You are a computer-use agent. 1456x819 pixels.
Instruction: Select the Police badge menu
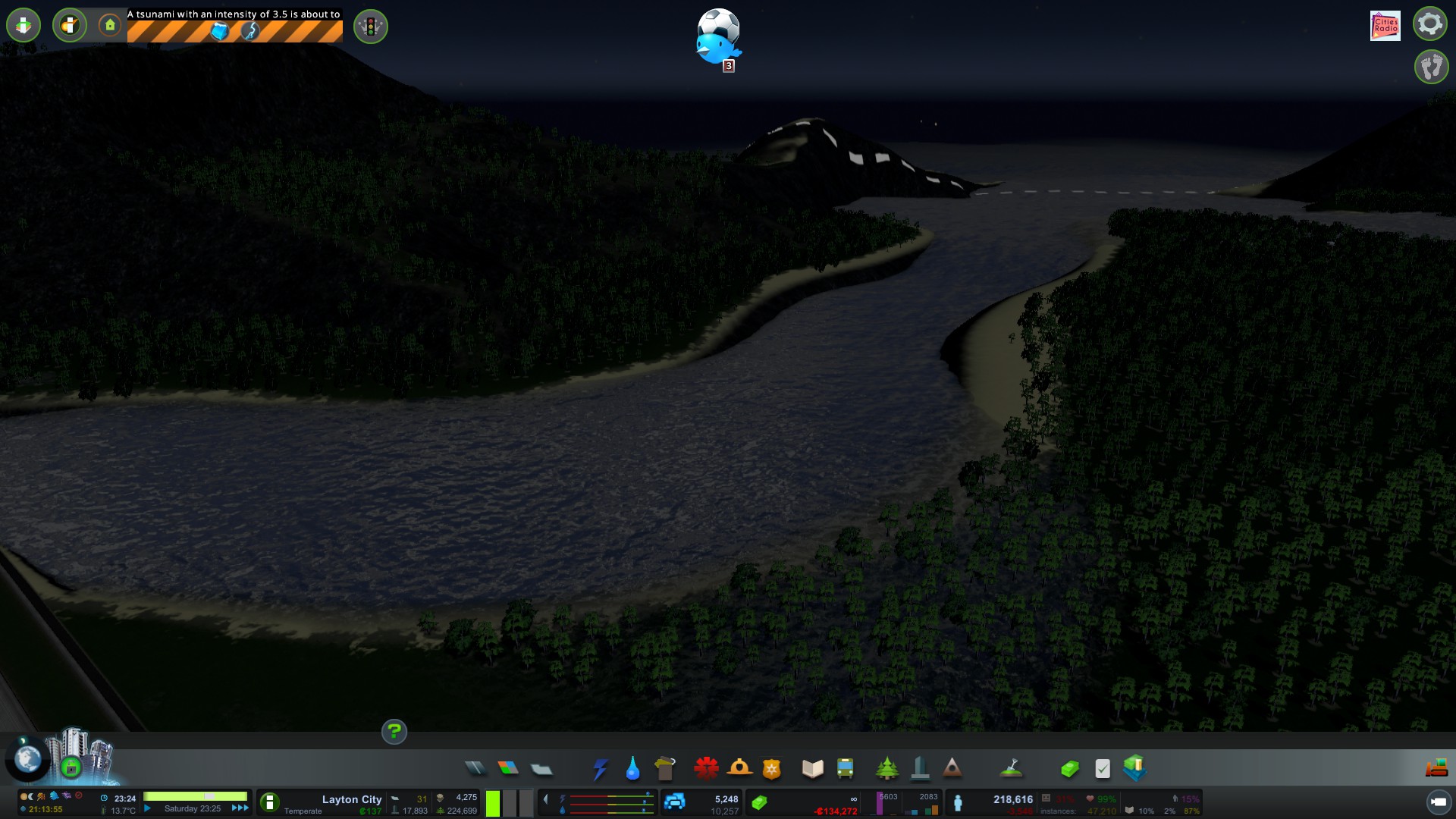(771, 769)
